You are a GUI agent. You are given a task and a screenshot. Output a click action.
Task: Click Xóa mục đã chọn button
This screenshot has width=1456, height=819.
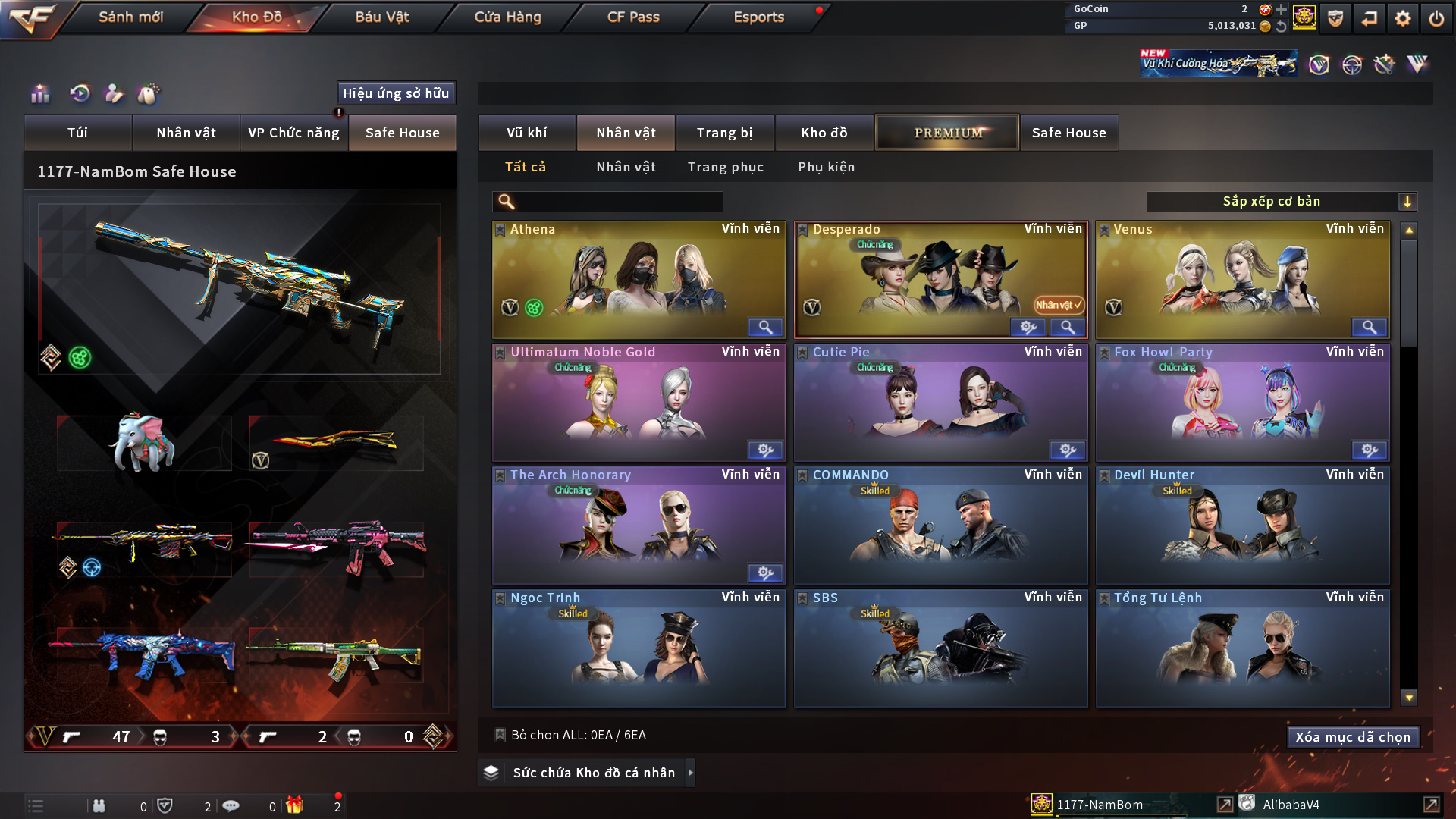tap(1352, 737)
